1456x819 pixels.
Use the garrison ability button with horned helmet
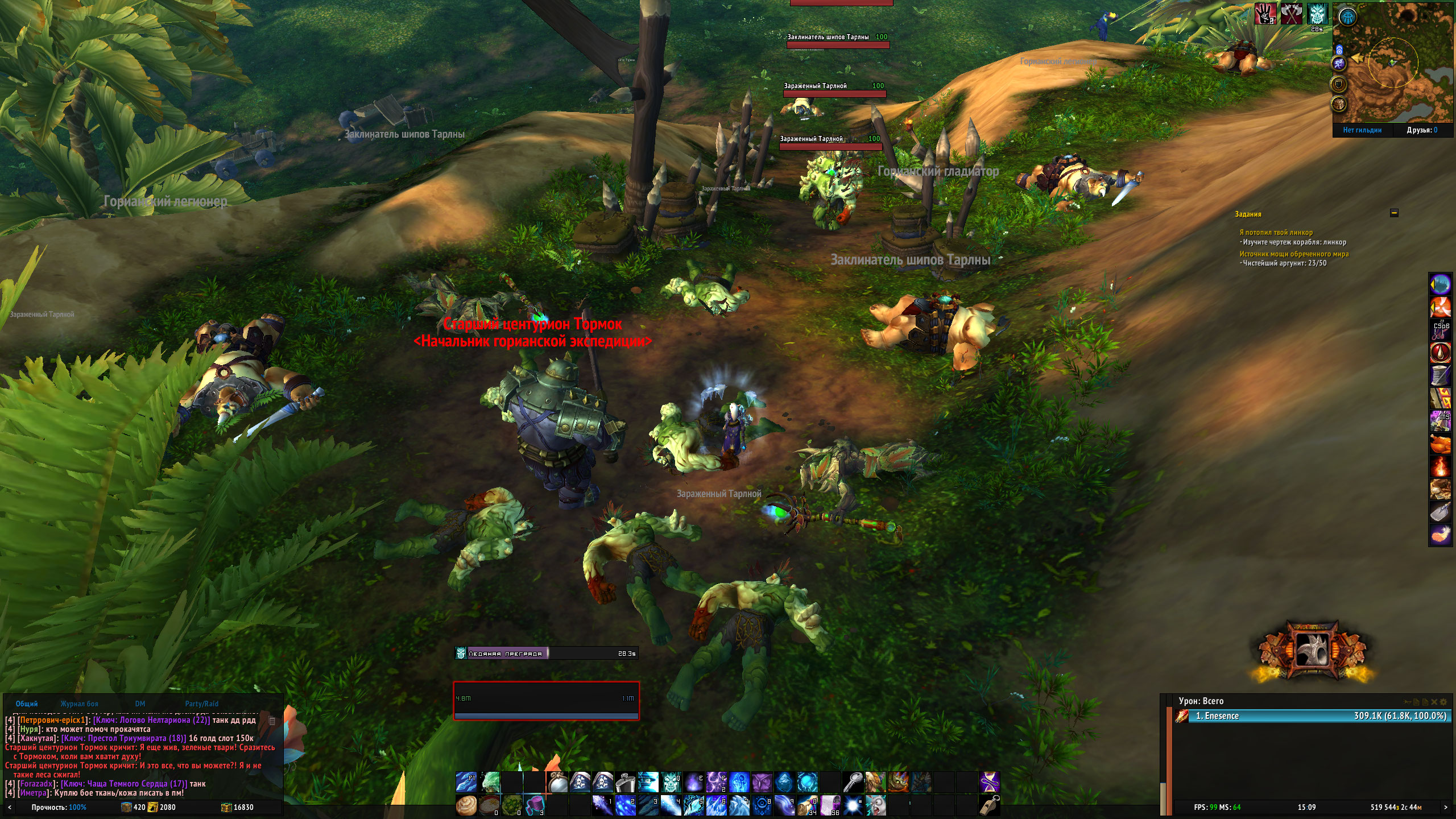tap(1313, 650)
